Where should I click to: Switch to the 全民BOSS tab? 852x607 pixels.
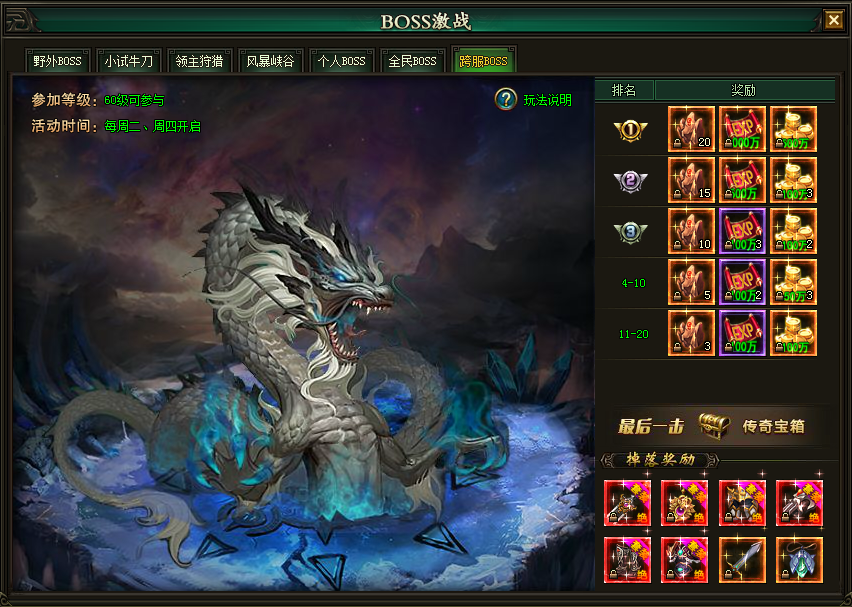[413, 61]
